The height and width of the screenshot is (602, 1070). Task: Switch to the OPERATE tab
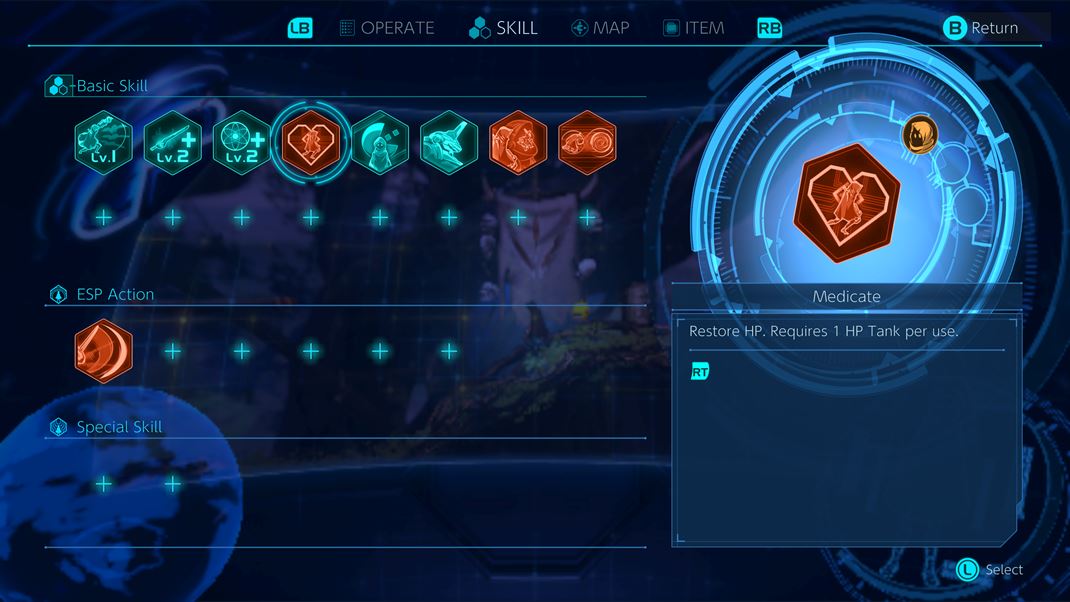click(387, 28)
